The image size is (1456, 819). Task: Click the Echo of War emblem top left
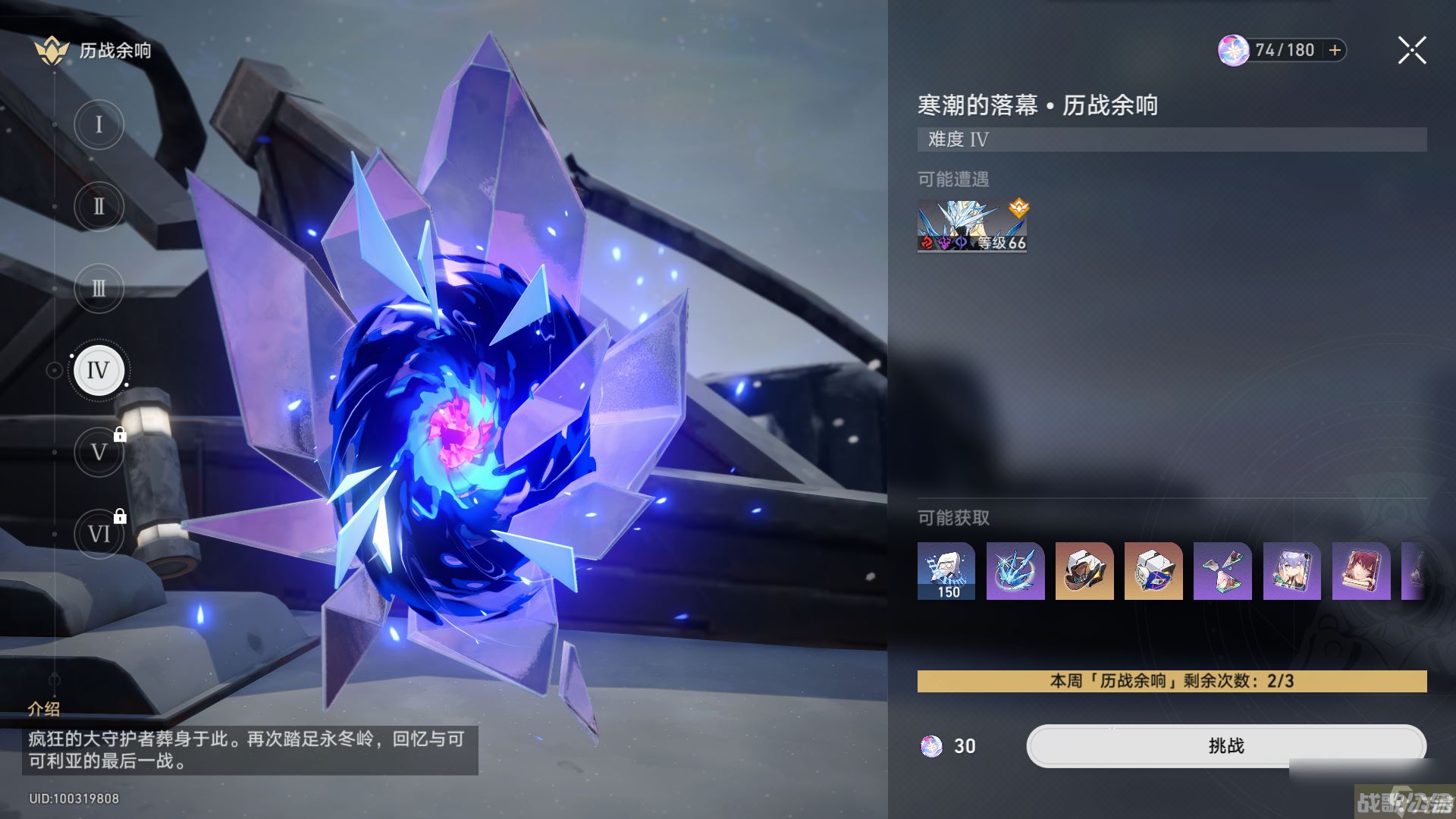pos(52,50)
